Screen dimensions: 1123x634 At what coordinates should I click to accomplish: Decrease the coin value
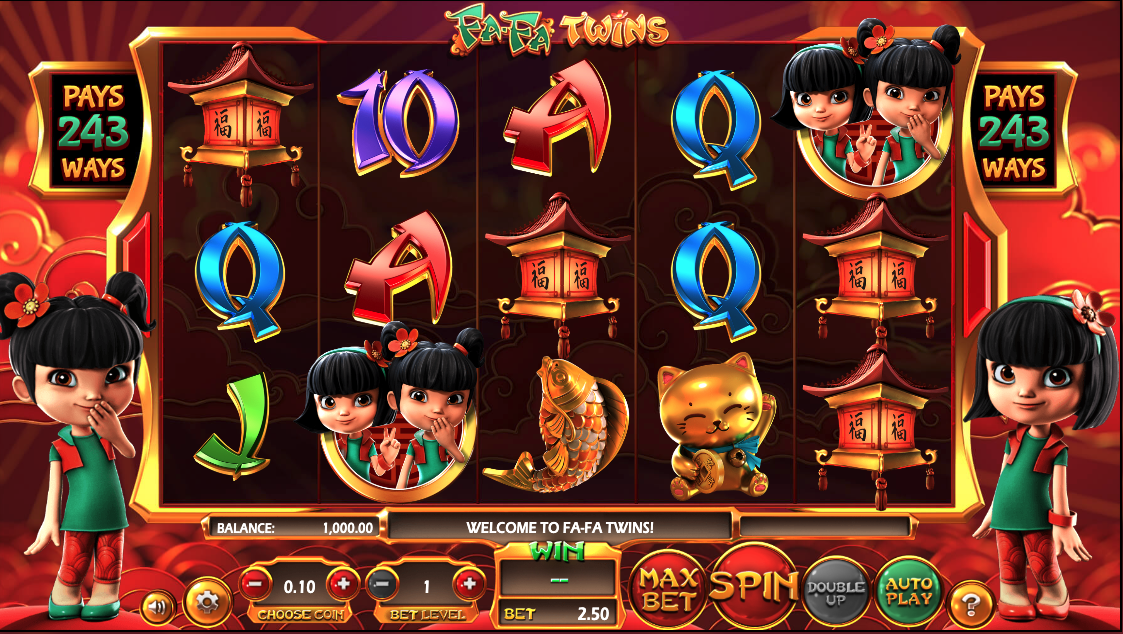(256, 582)
